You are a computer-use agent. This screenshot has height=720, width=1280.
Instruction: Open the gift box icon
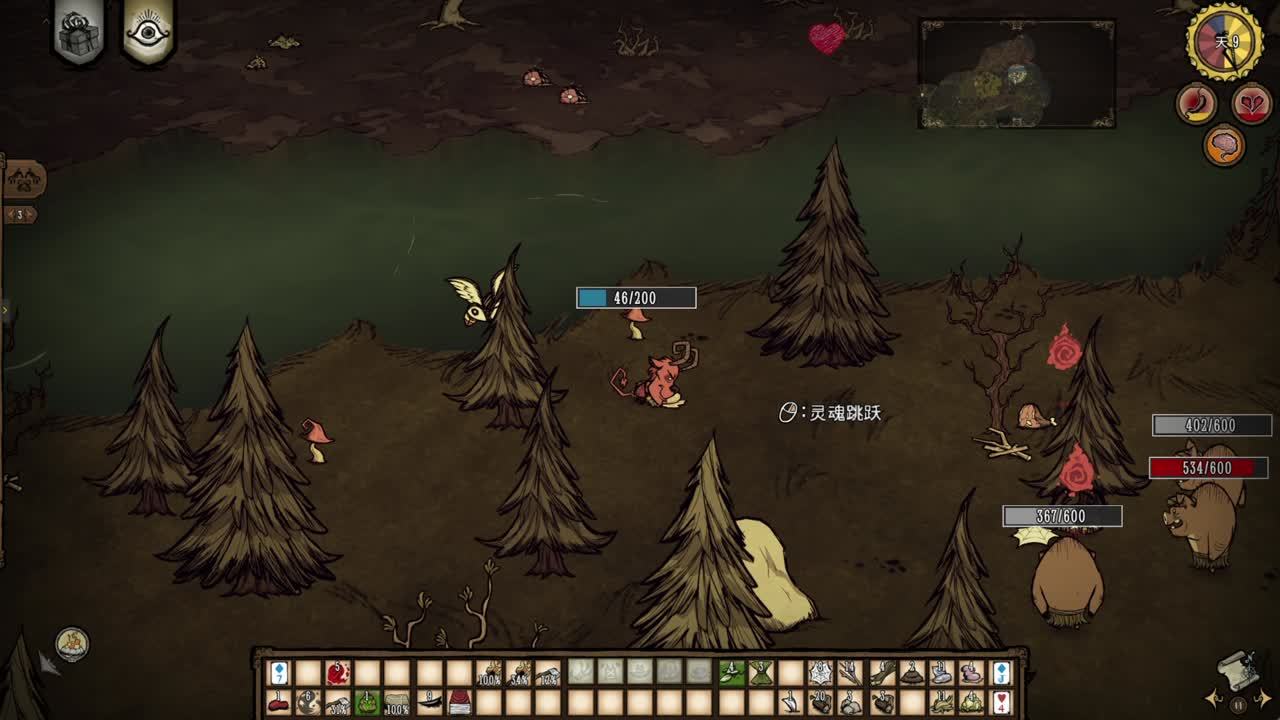pyautogui.click(x=79, y=35)
